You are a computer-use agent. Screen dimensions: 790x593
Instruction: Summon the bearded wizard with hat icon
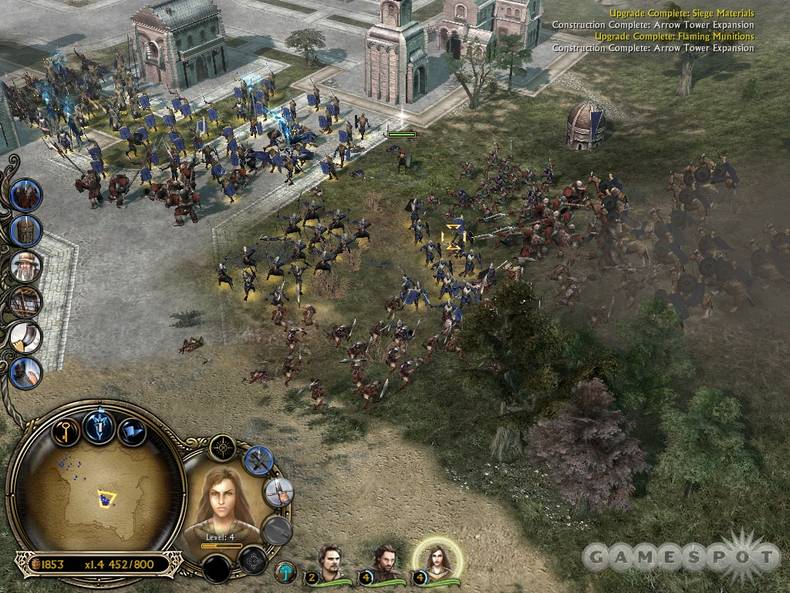coord(26,266)
